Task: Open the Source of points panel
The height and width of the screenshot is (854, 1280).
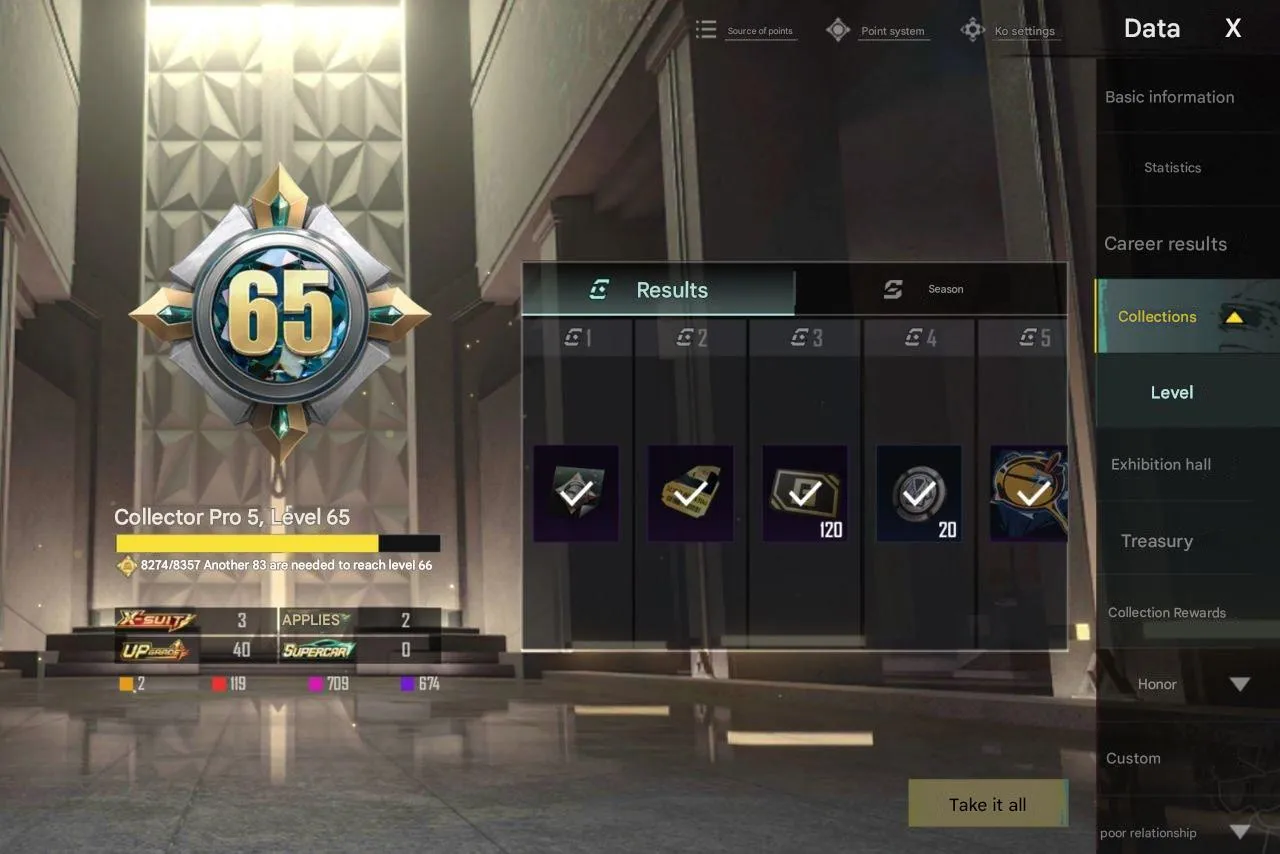Action: pos(761,30)
